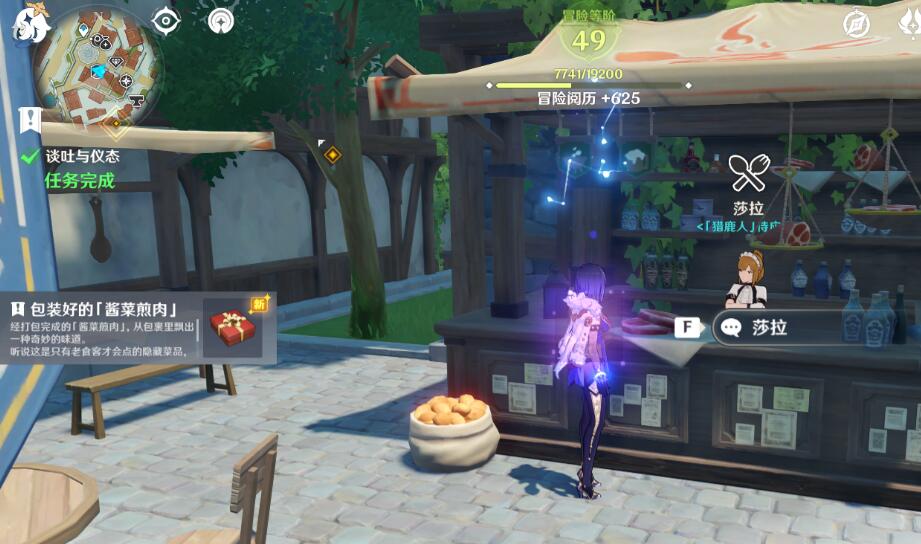Toggle the elemental sight eye icon
921x544 pixels.
click(165, 21)
